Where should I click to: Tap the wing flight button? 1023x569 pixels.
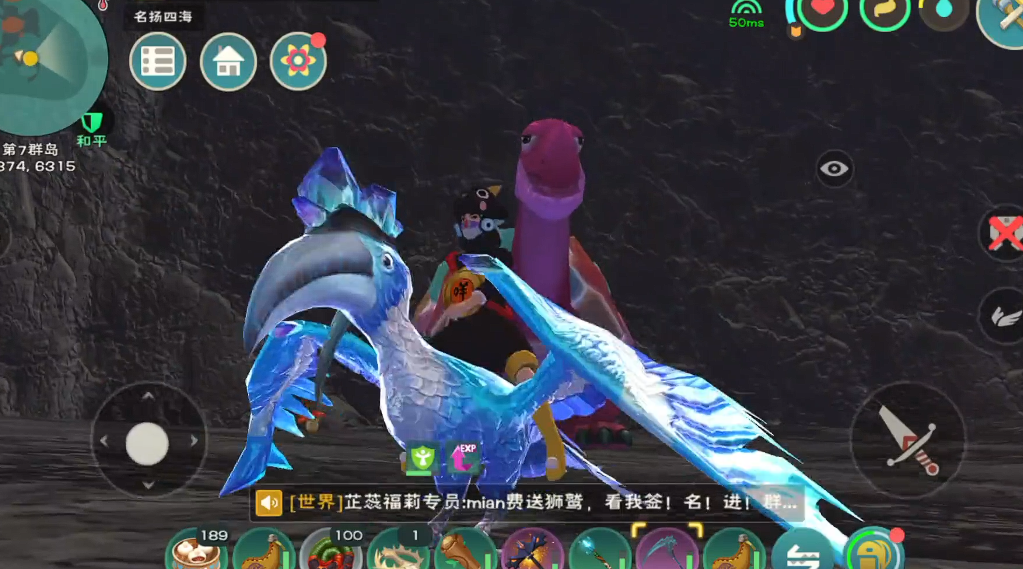click(1001, 316)
